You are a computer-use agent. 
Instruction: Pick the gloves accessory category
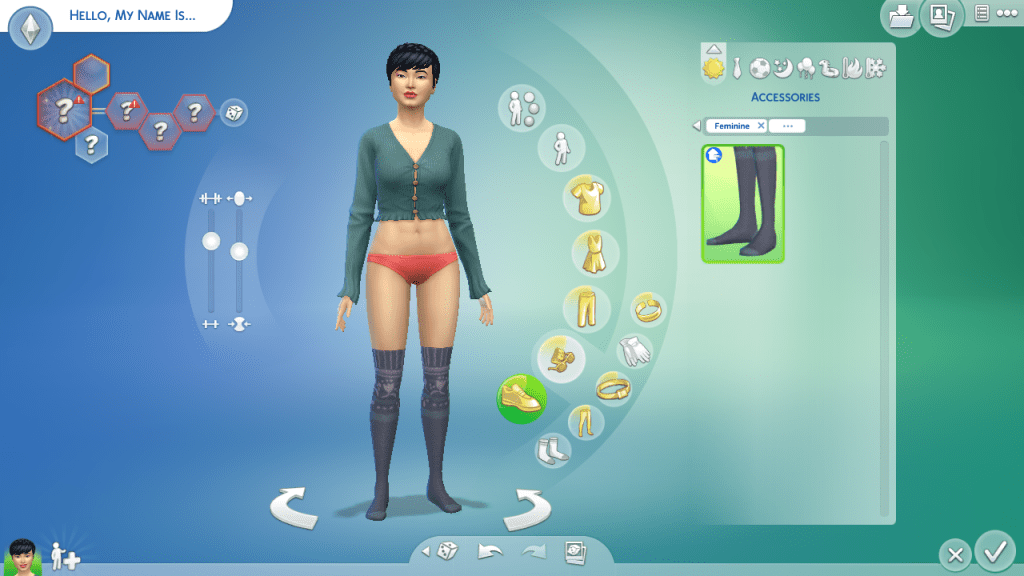coord(633,350)
